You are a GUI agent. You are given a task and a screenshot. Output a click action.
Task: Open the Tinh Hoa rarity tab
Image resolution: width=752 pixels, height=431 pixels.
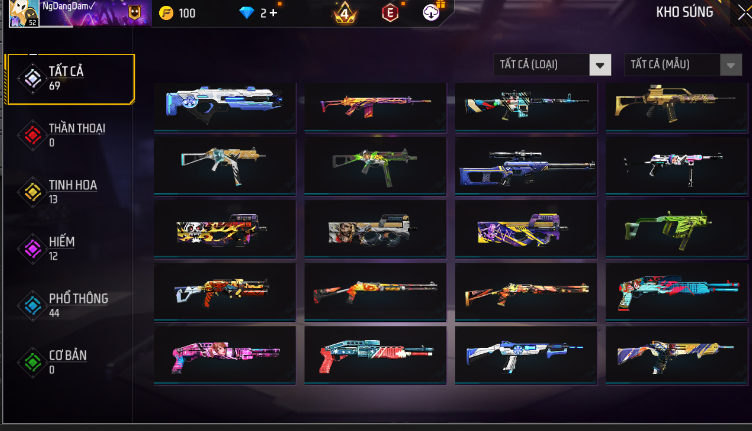click(70, 191)
